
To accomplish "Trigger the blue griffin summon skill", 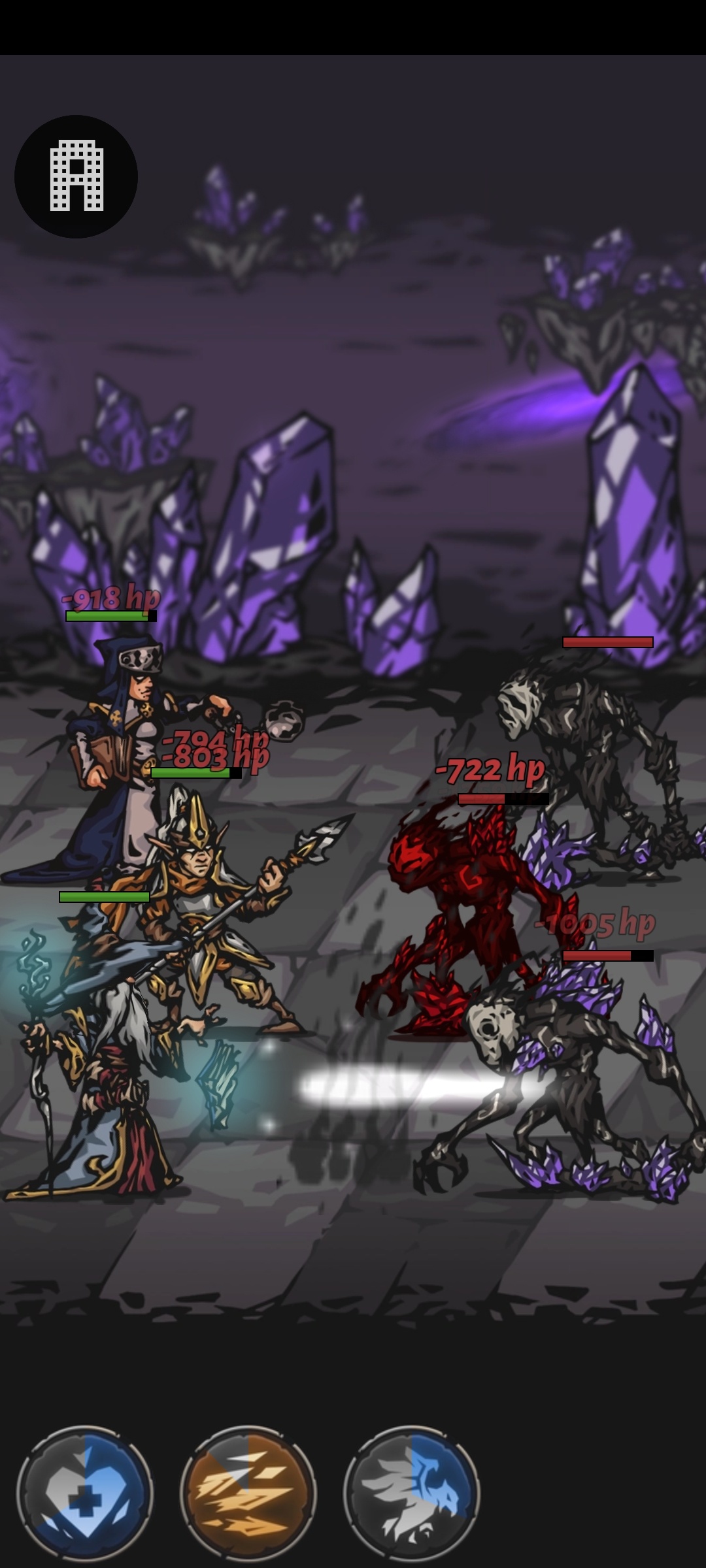I will pyautogui.click(x=412, y=1493).
